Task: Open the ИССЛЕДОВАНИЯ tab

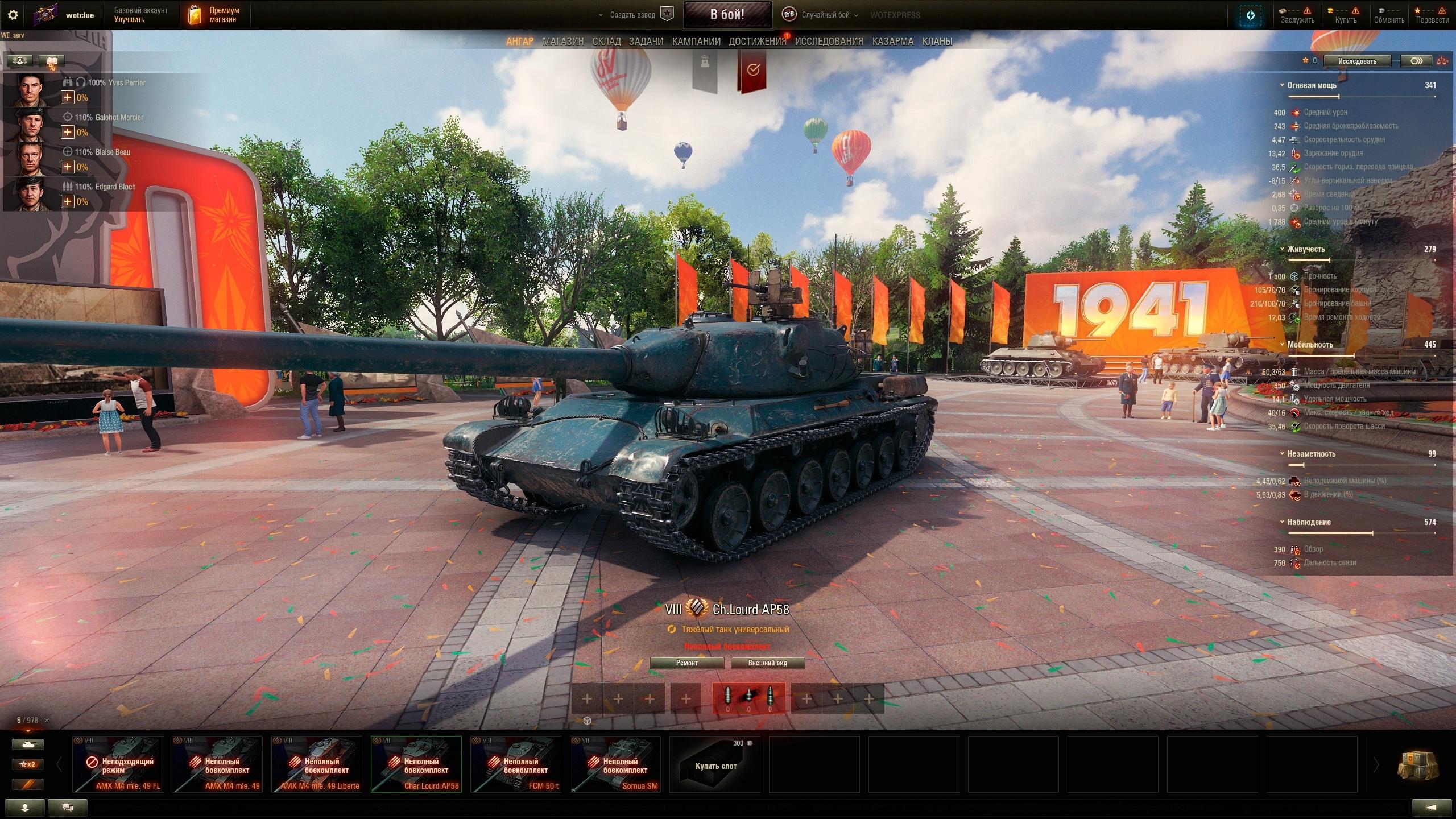Action: (x=829, y=42)
